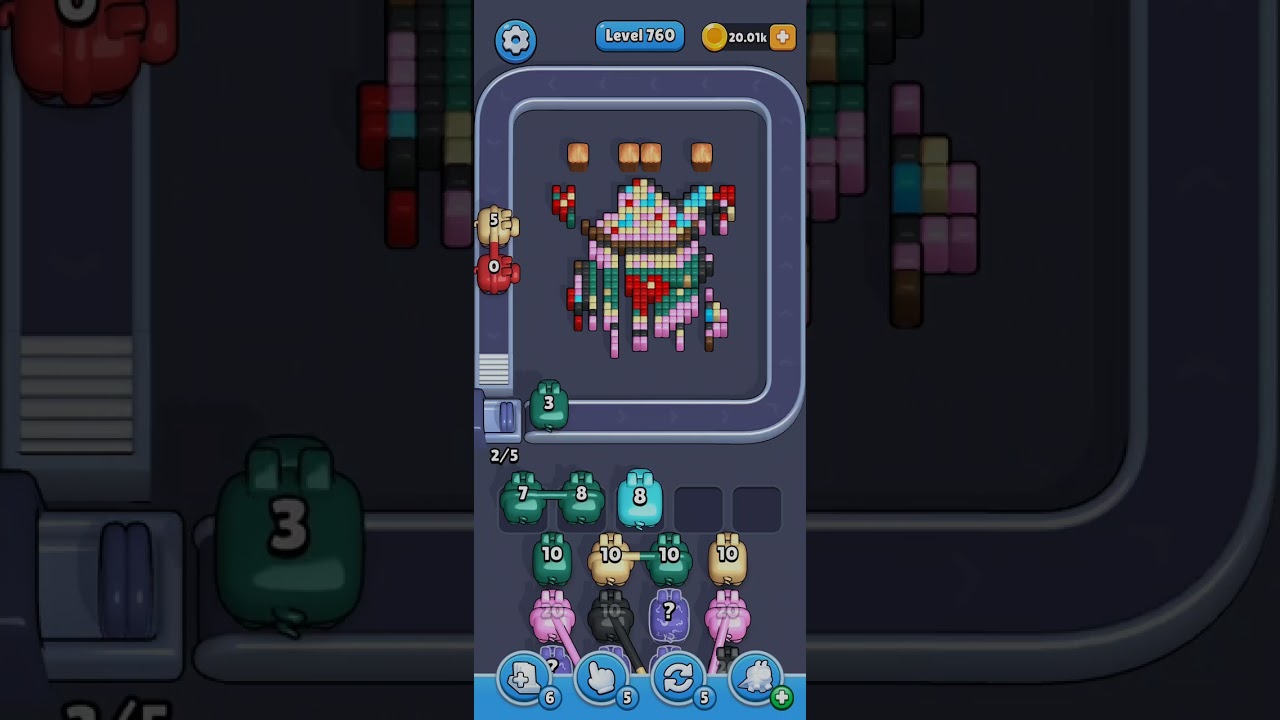1280x720 pixels.
Task: Select the cyan shooter numbered 8
Action: (640, 498)
